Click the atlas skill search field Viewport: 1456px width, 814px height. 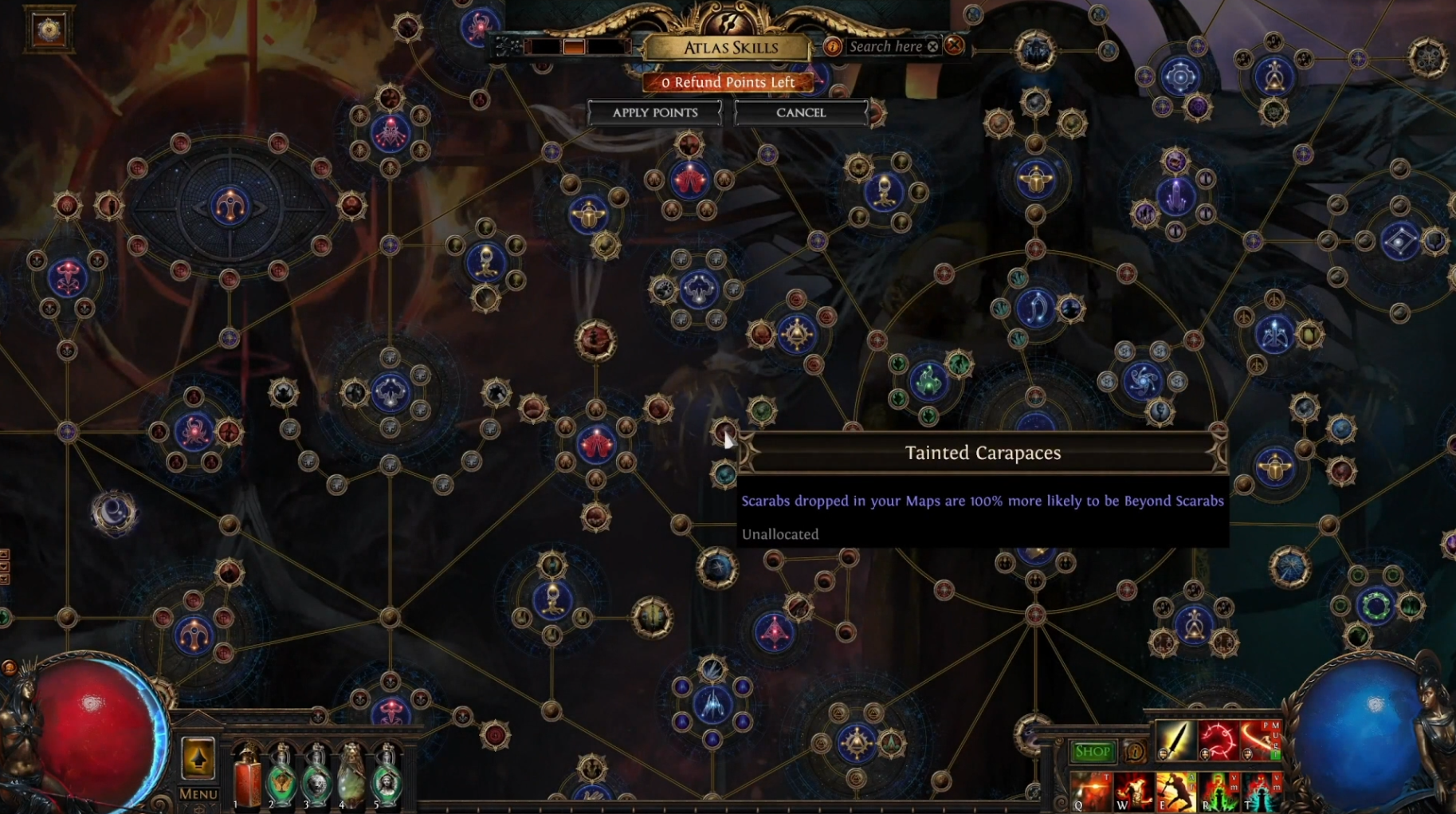click(885, 46)
